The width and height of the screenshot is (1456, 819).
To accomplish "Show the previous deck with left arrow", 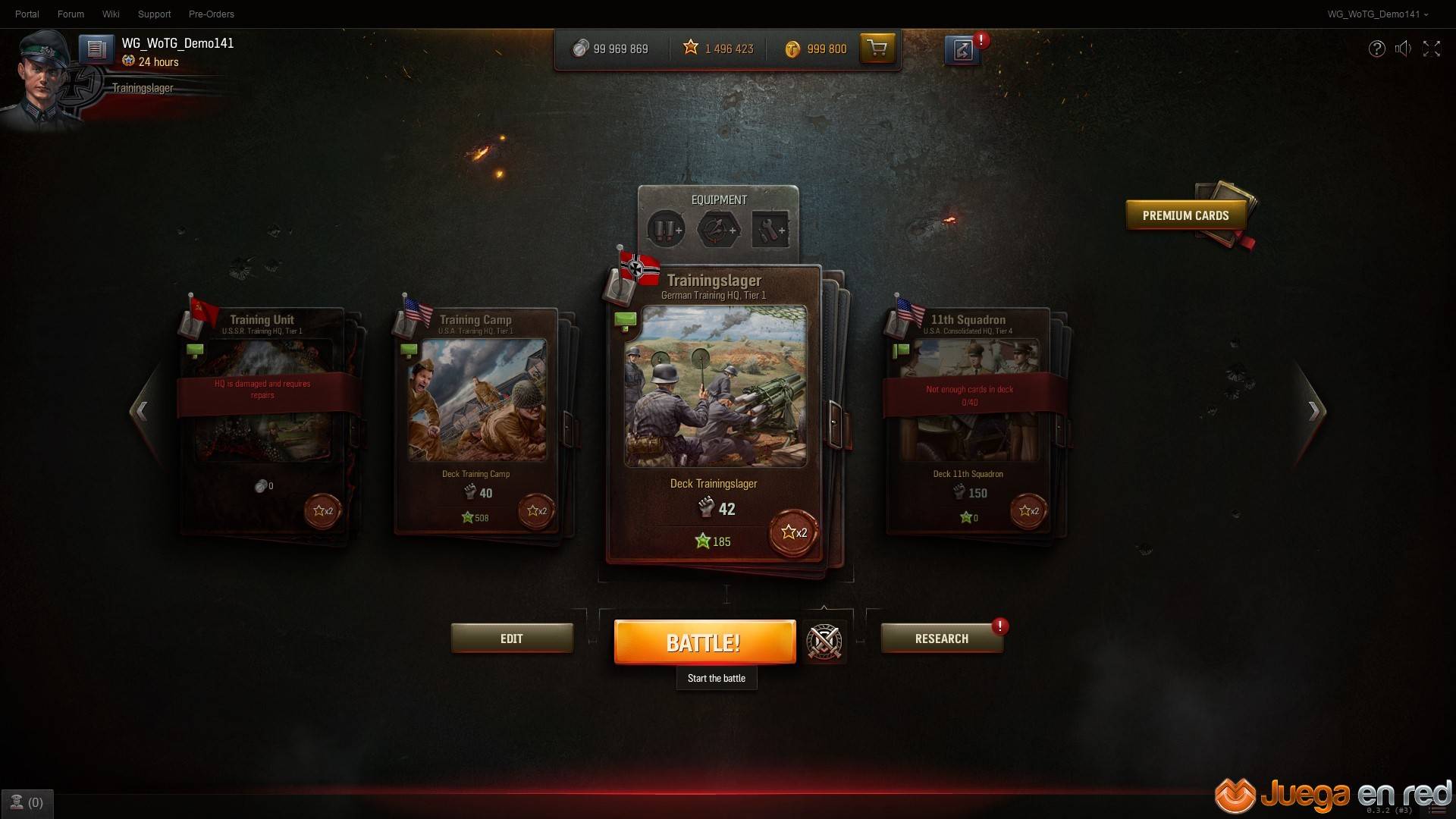I will [x=141, y=411].
